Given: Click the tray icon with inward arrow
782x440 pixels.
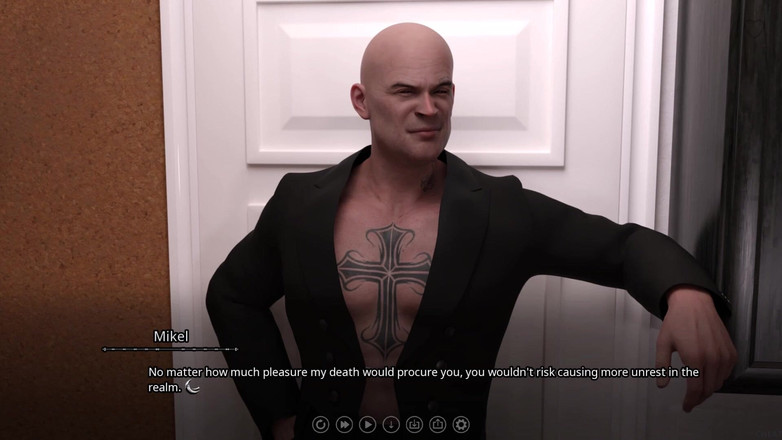Looking at the screenshot, I should (x=414, y=424).
